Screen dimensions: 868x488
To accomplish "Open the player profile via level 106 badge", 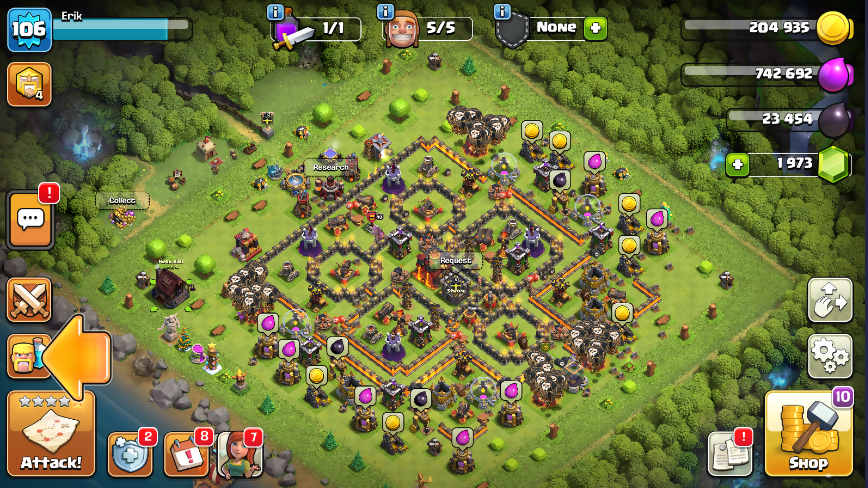I will click(x=29, y=30).
